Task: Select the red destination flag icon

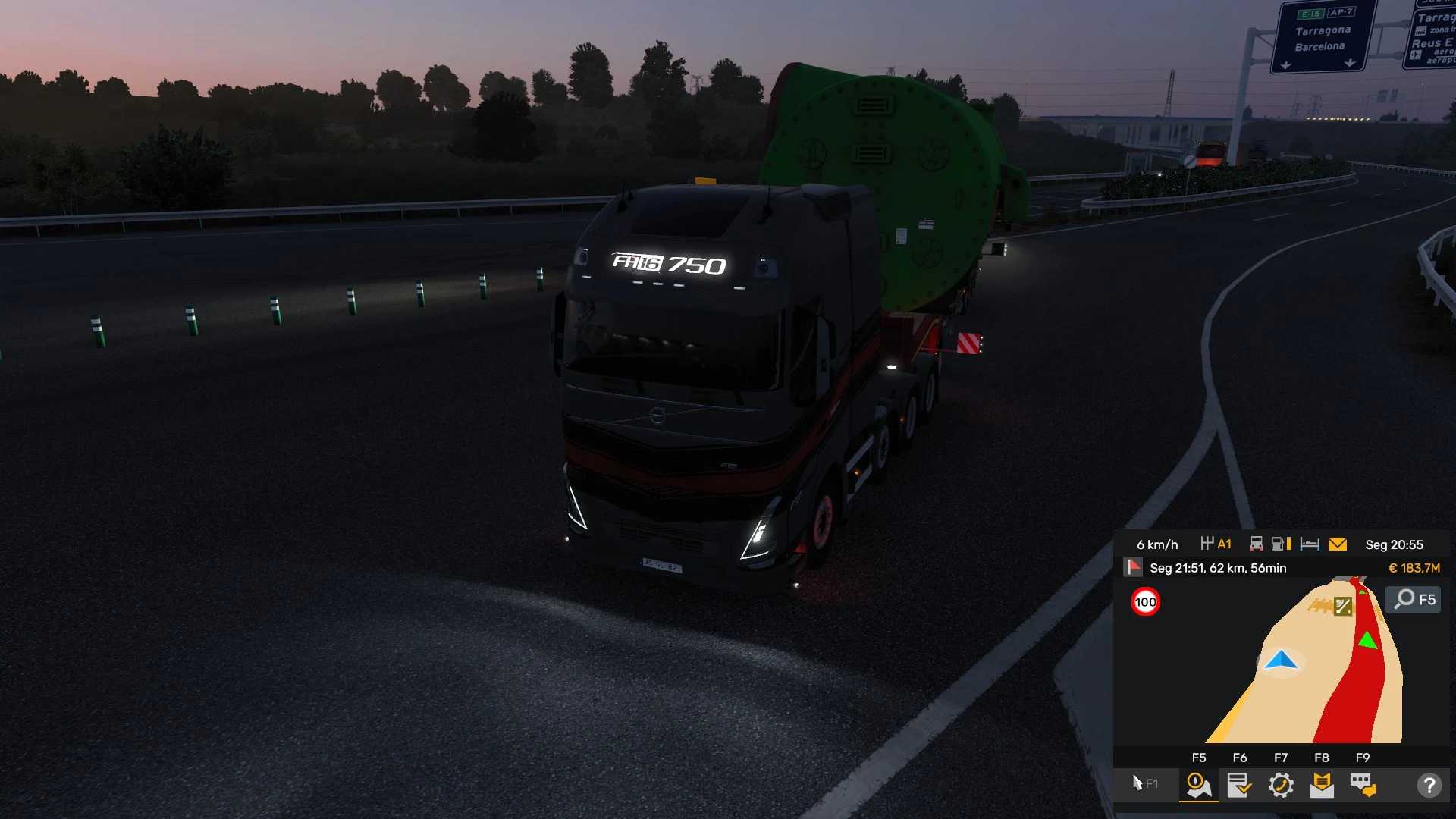Action: (1133, 567)
